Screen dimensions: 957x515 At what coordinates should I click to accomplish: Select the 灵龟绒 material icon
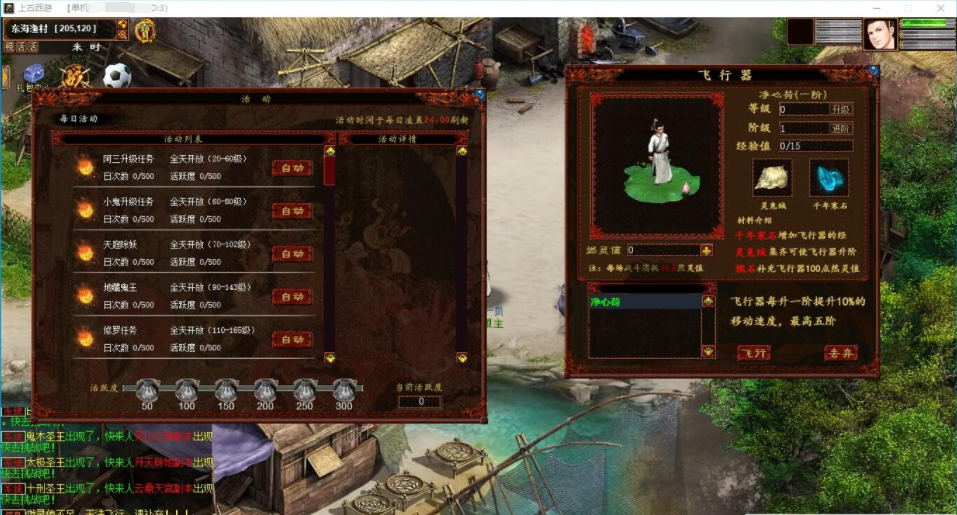(x=772, y=176)
